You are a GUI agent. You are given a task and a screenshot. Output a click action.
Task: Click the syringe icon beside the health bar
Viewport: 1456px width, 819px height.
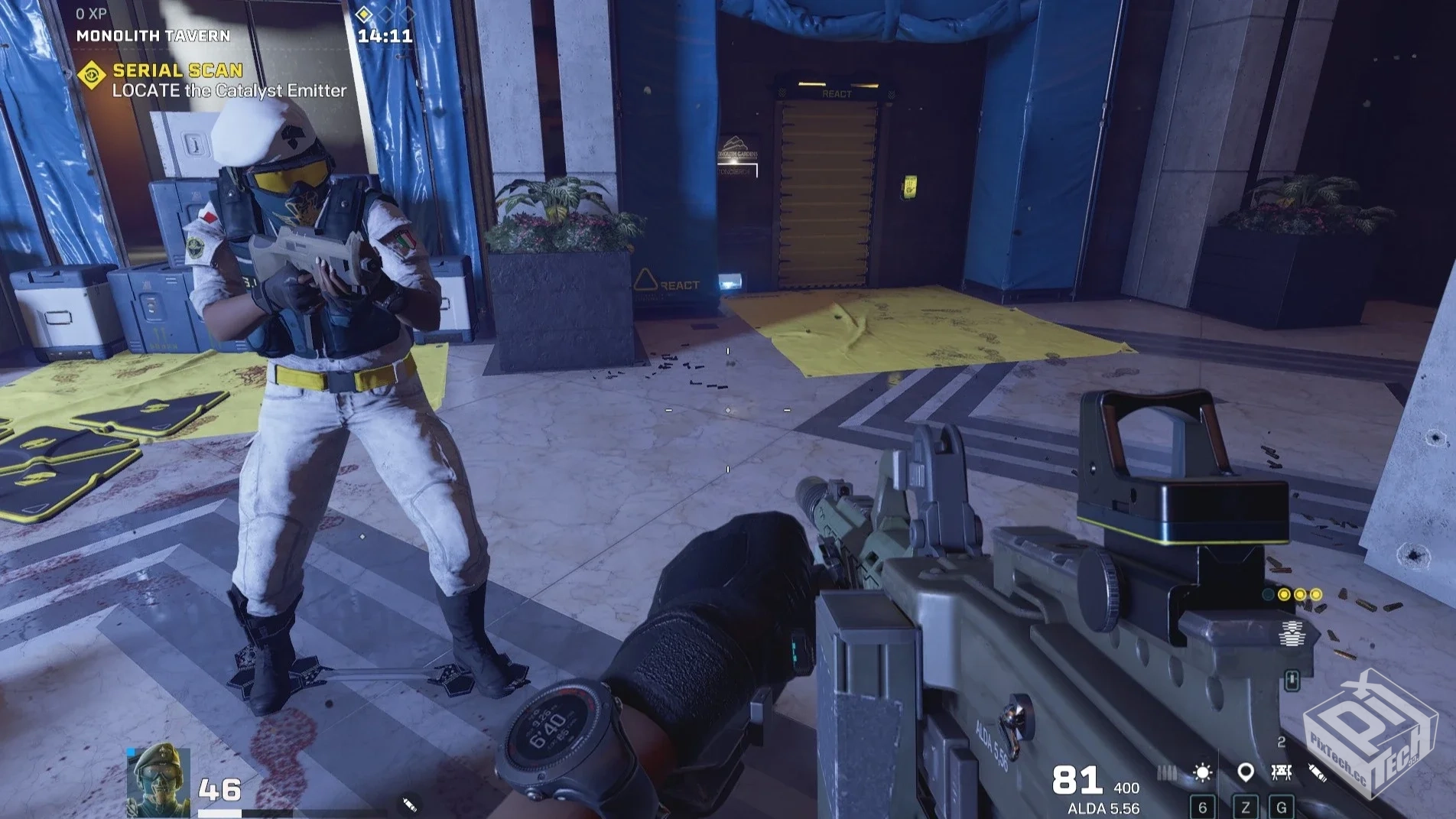point(409,804)
